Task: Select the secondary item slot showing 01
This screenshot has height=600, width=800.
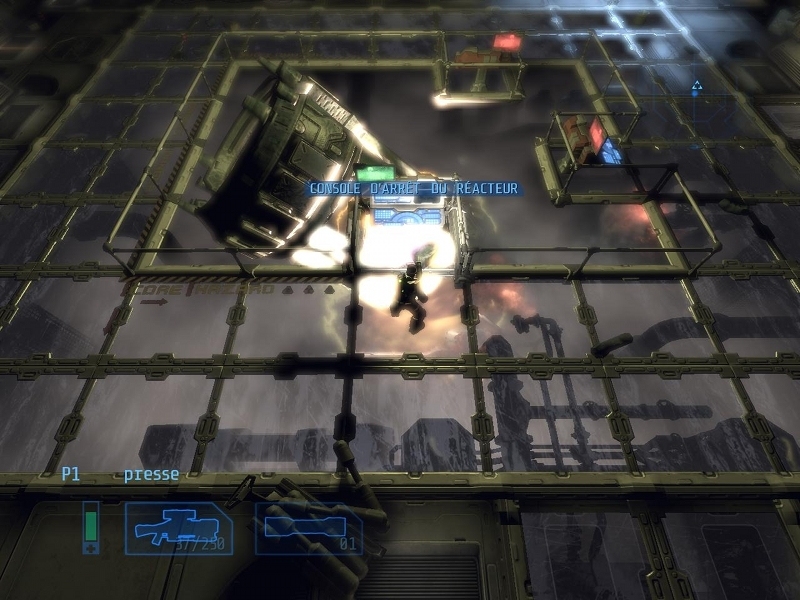Action: coord(308,527)
